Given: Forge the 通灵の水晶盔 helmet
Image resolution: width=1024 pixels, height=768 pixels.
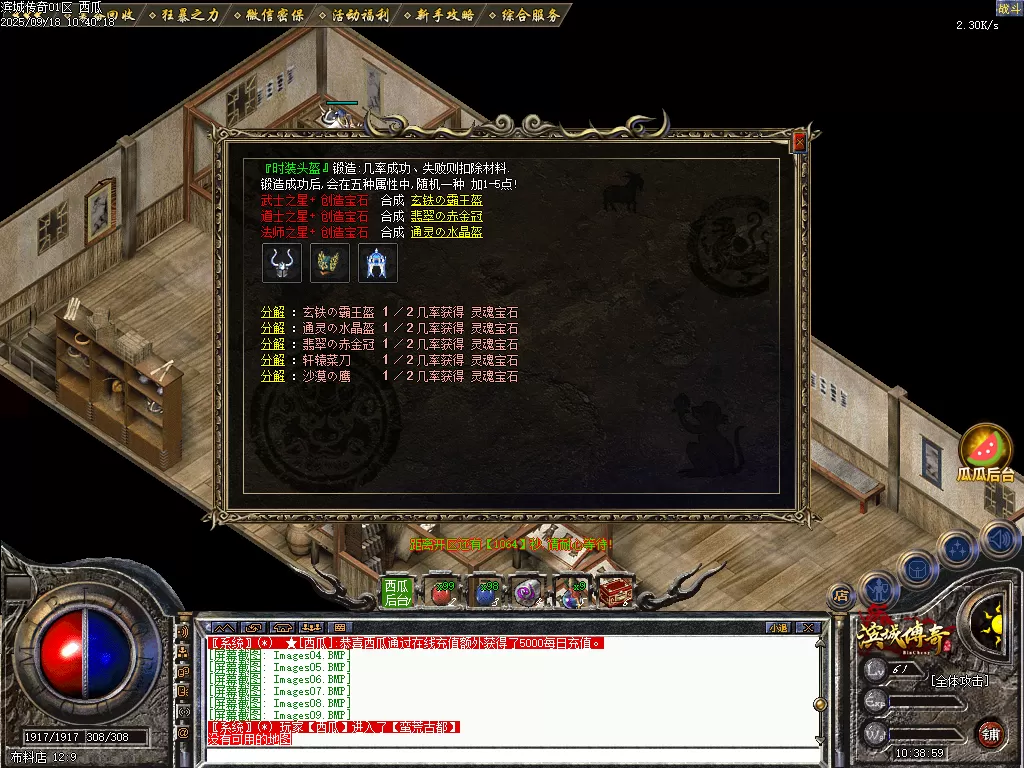Looking at the screenshot, I should [x=446, y=232].
